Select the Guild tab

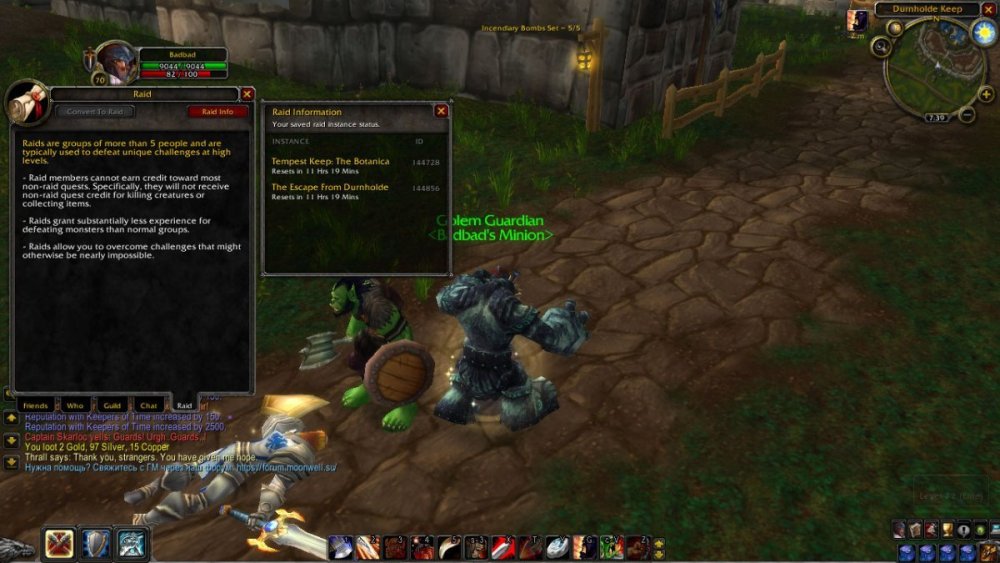112,406
